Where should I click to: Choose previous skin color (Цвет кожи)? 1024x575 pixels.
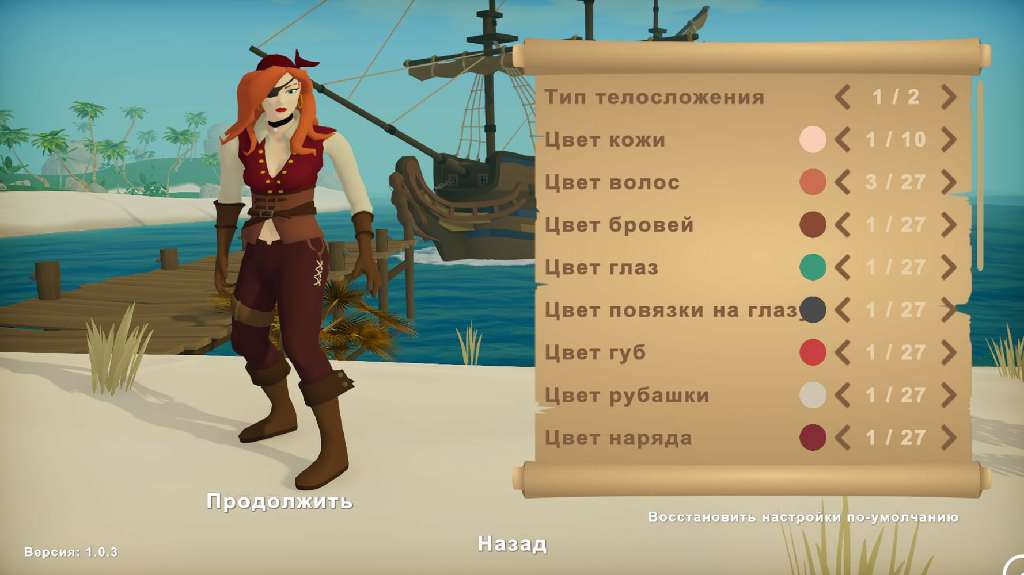(x=843, y=140)
